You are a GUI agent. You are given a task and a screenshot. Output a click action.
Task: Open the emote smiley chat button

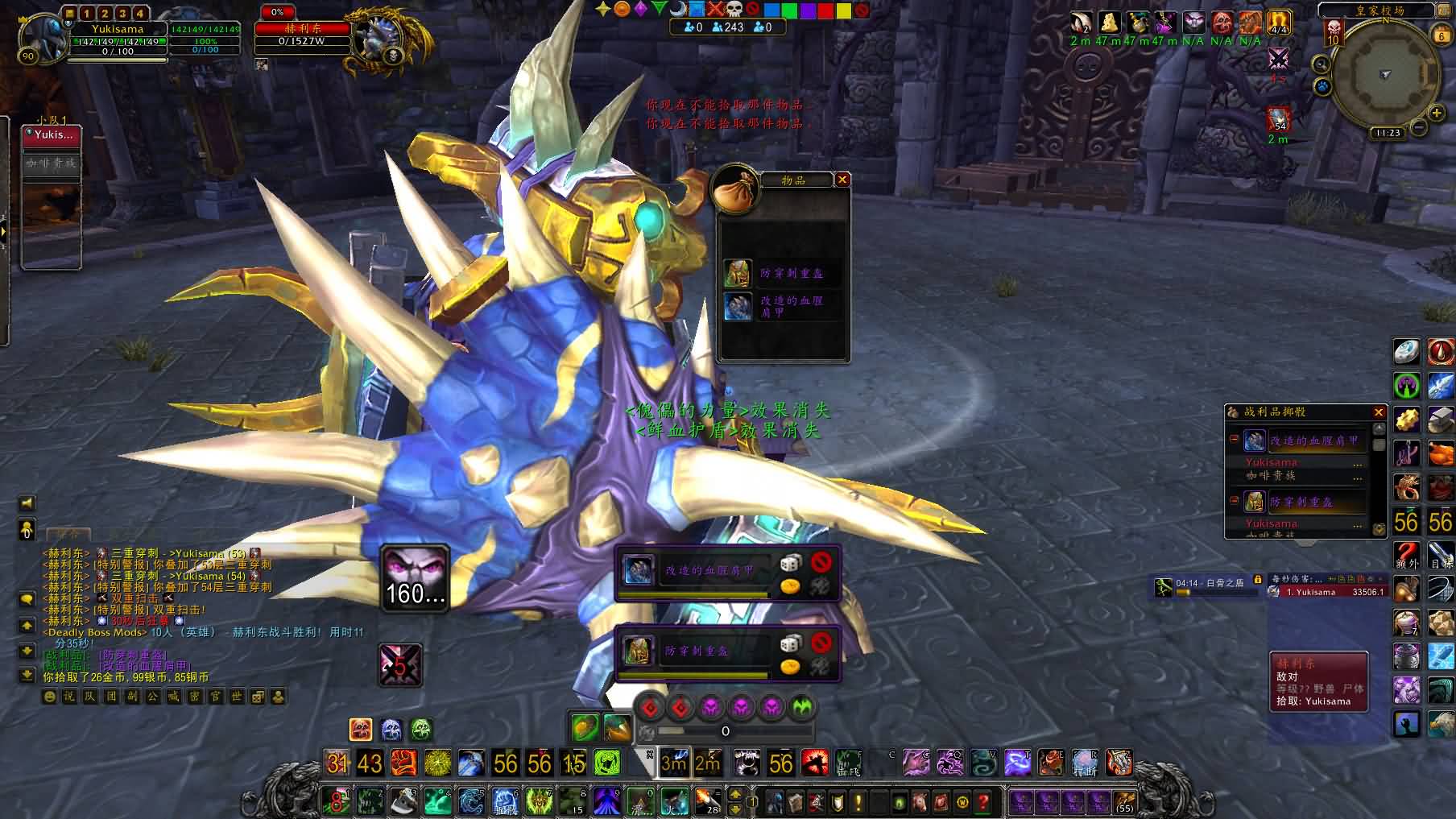pyautogui.click(x=50, y=697)
